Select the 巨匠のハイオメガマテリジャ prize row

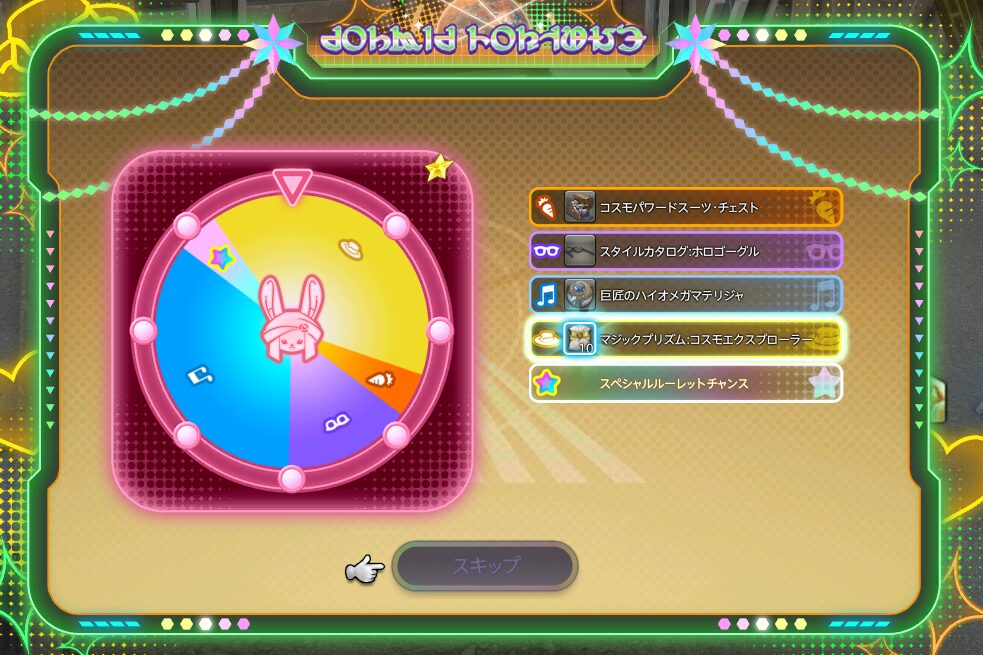pyautogui.click(x=685, y=295)
